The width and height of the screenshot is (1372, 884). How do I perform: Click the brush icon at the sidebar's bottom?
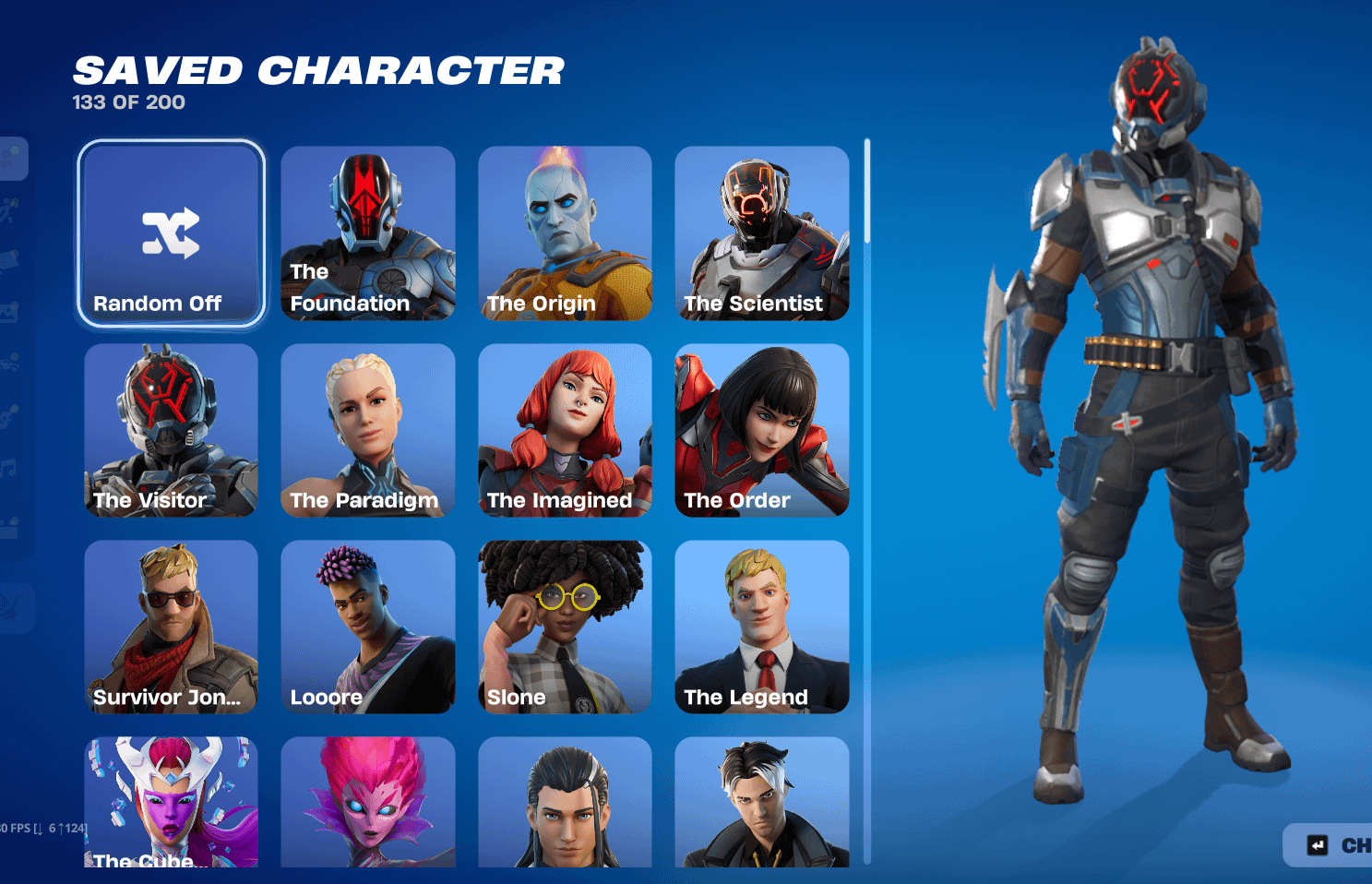point(14,604)
